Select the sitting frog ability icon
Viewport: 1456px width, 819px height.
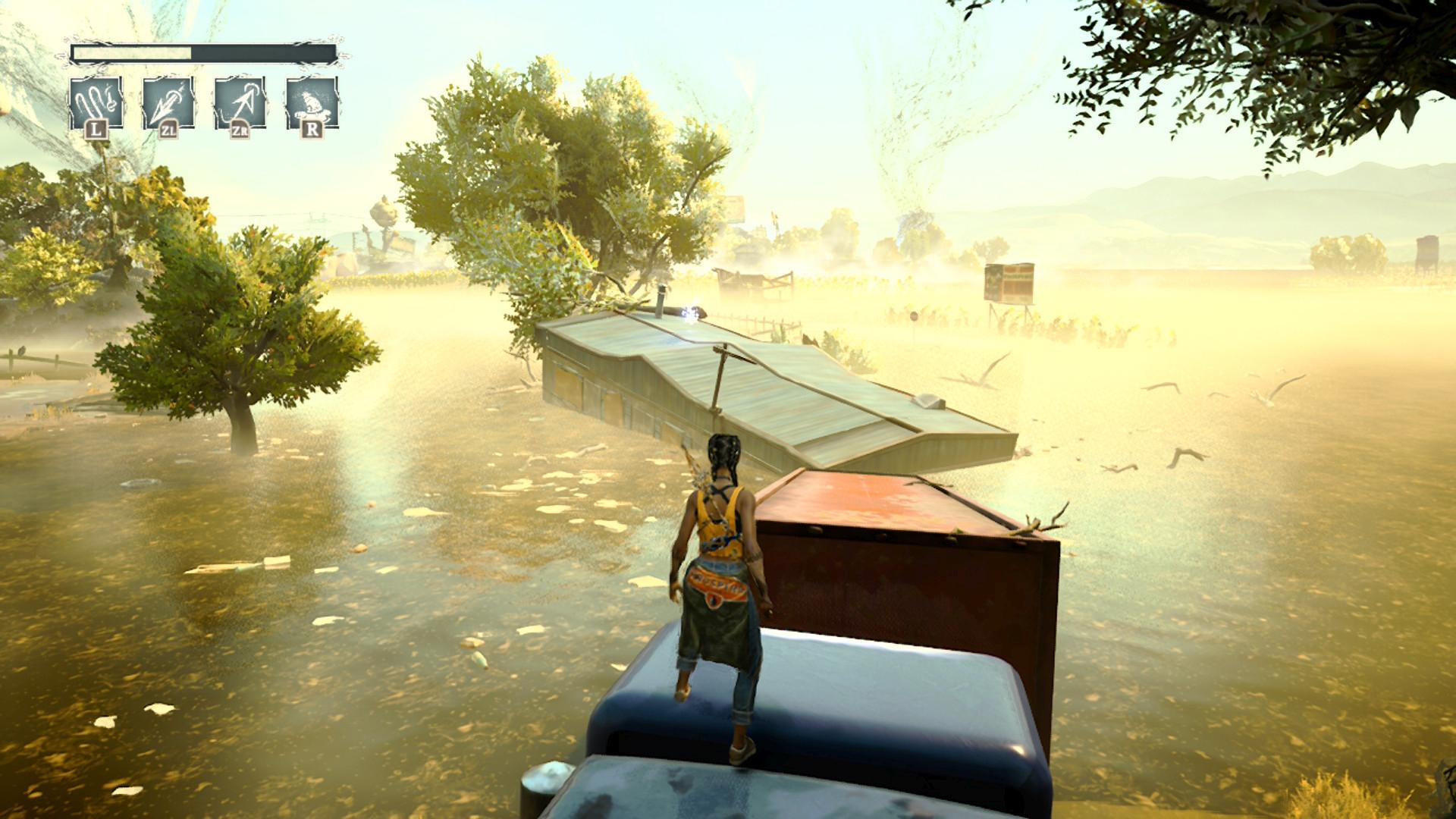click(x=312, y=102)
